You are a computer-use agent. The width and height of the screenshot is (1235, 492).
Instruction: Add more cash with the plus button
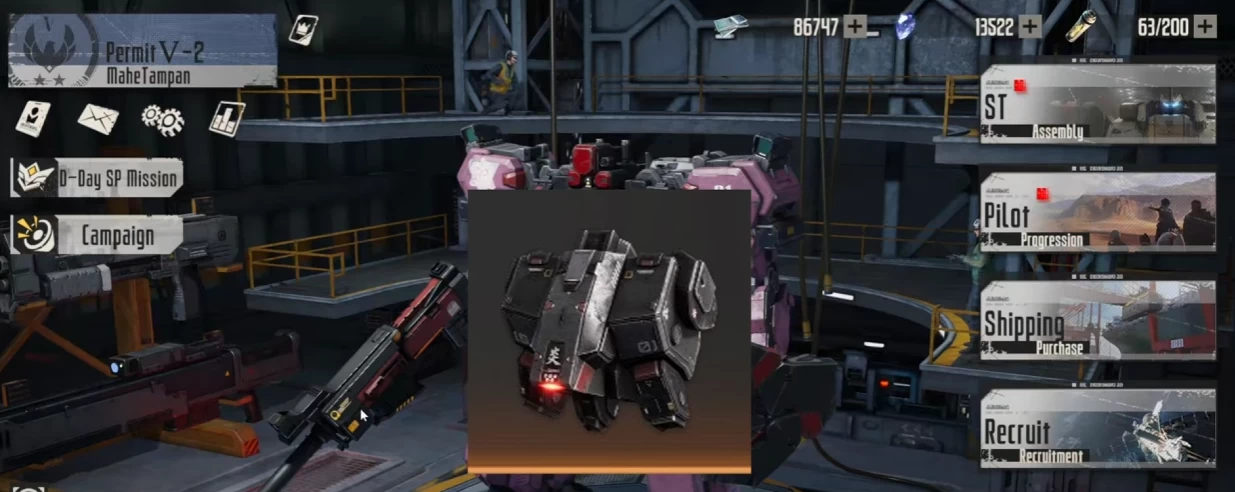pos(855,27)
